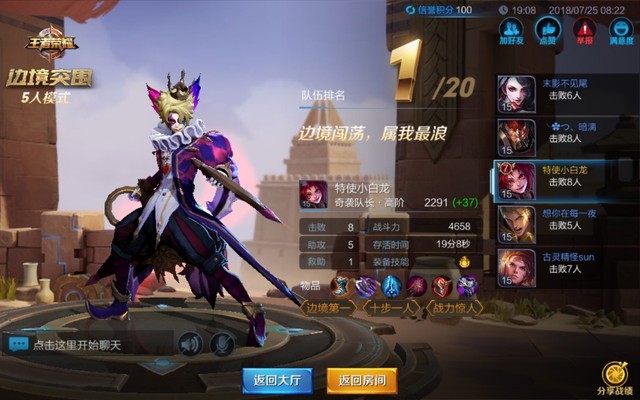View the 战力惊人 achievement badge

click(456, 308)
